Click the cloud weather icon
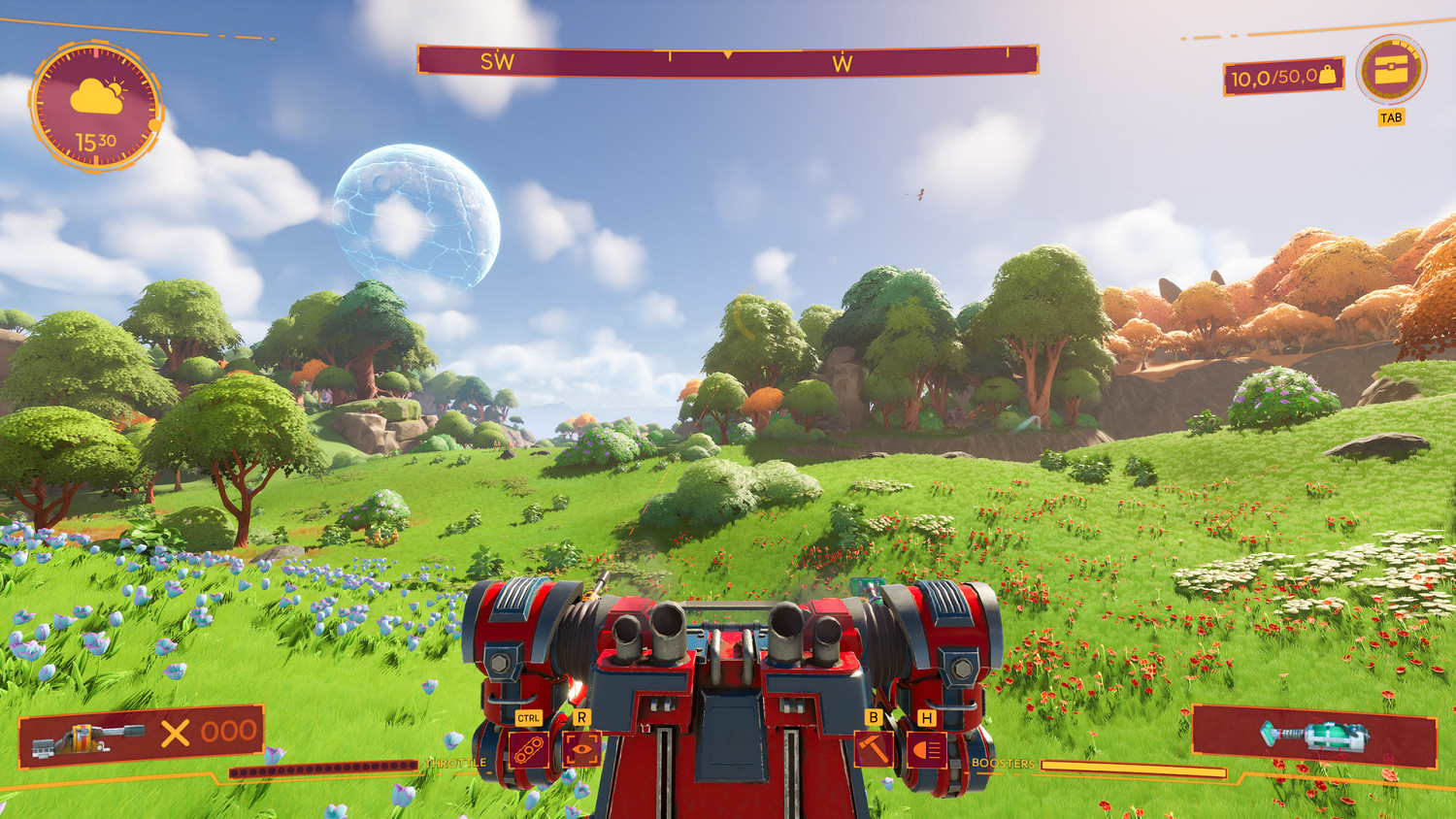The image size is (1456, 819). pyautogui.click(x=97, y=92)
